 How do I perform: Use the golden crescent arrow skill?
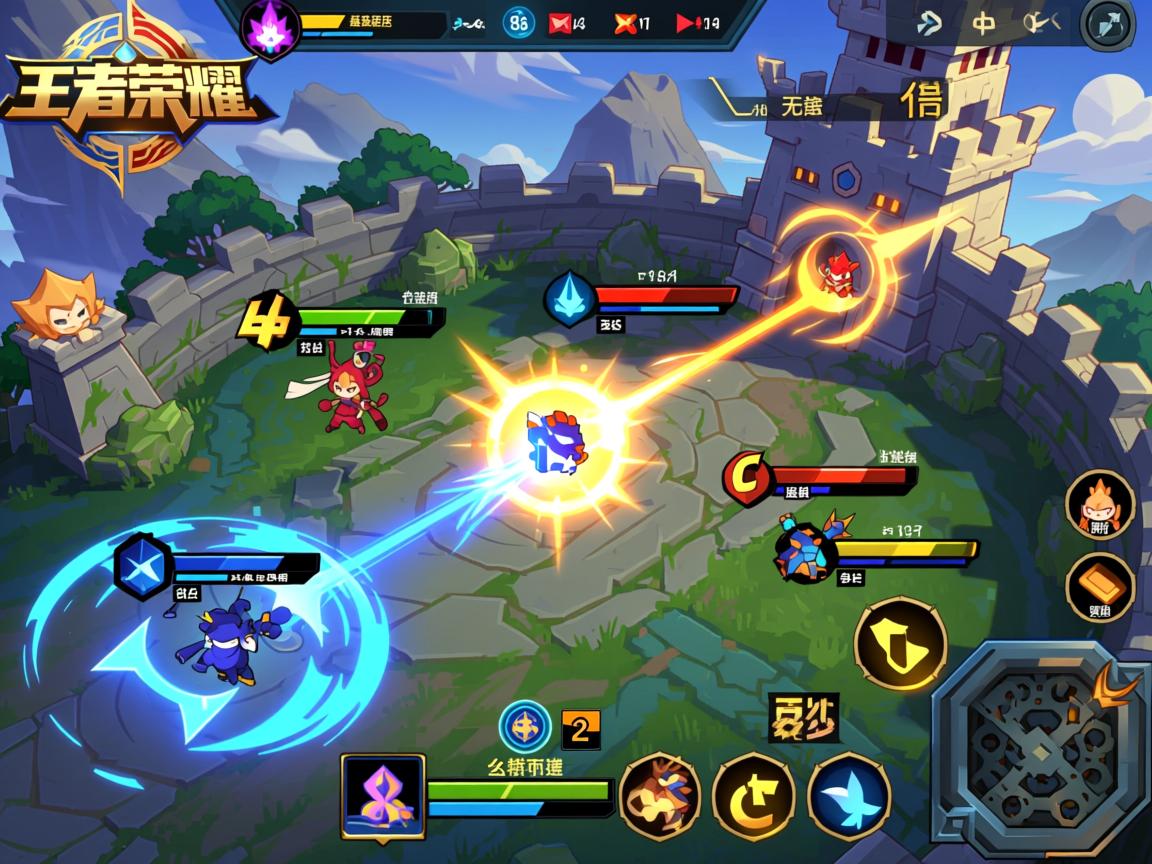[x=754, y=796]
